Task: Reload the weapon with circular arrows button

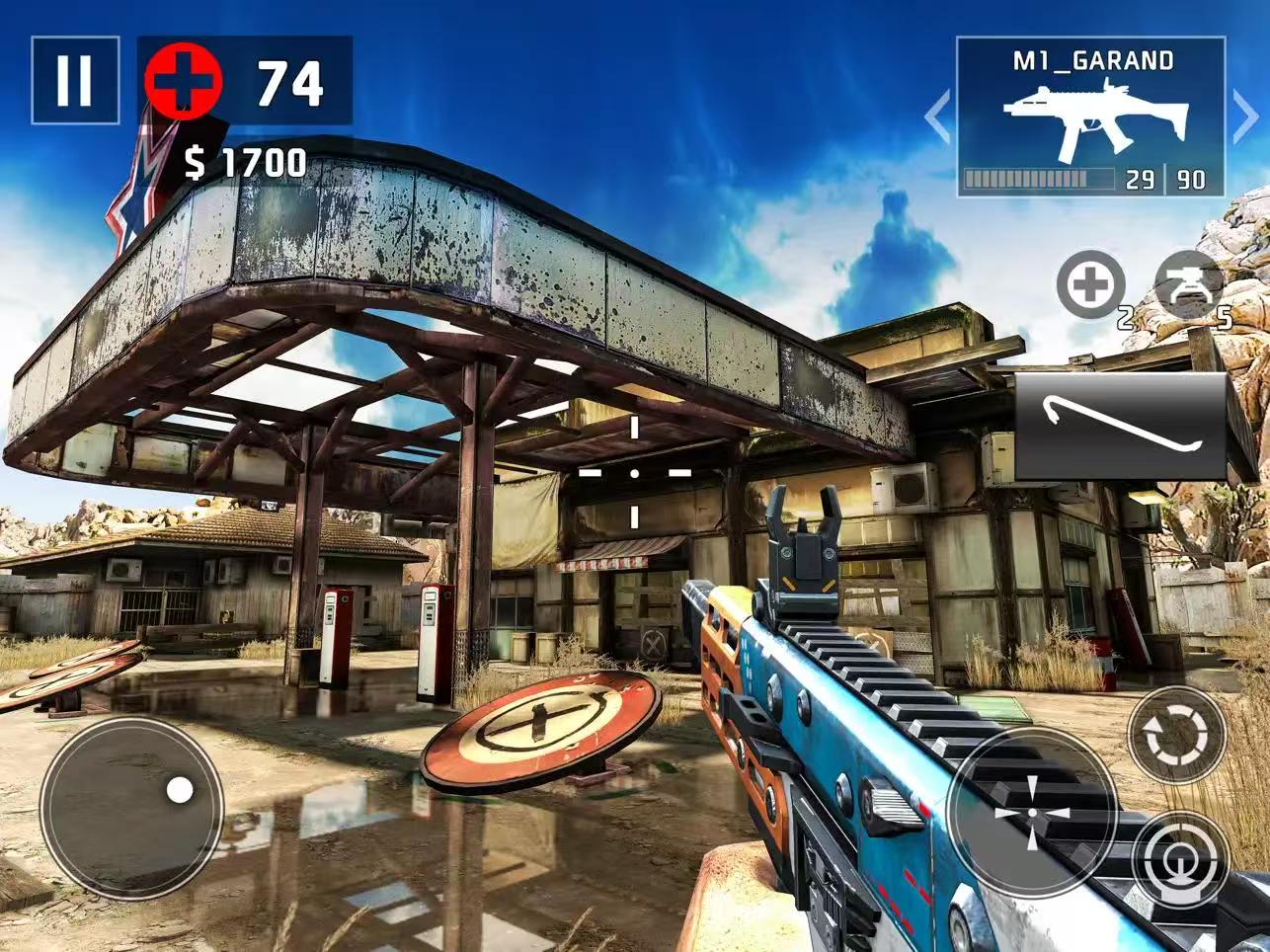Action: 1176,735
